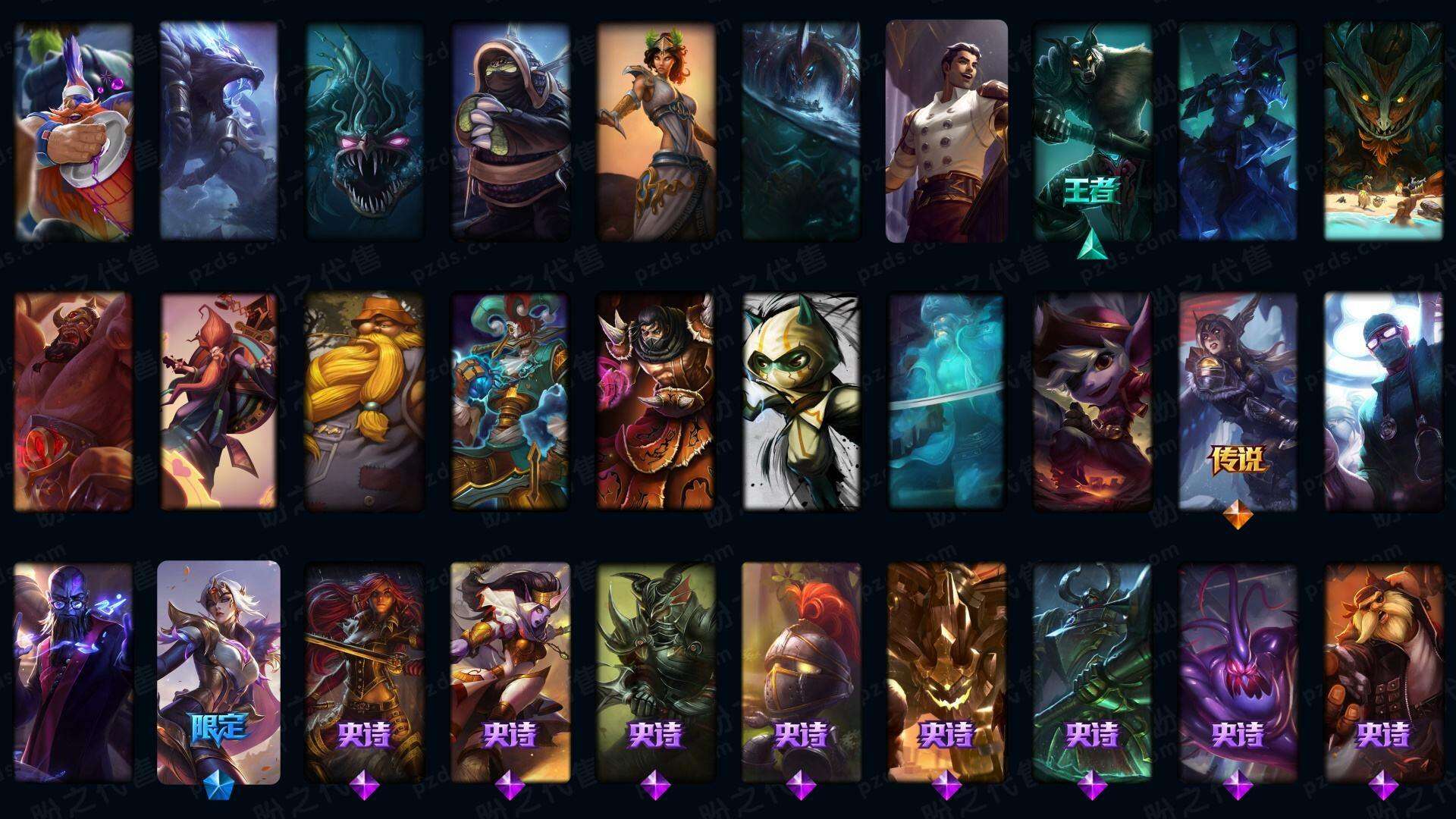Choose the 王者 werewolf skin card
This screenshot has width=1456, height=819.
(x=1092, y=131)
